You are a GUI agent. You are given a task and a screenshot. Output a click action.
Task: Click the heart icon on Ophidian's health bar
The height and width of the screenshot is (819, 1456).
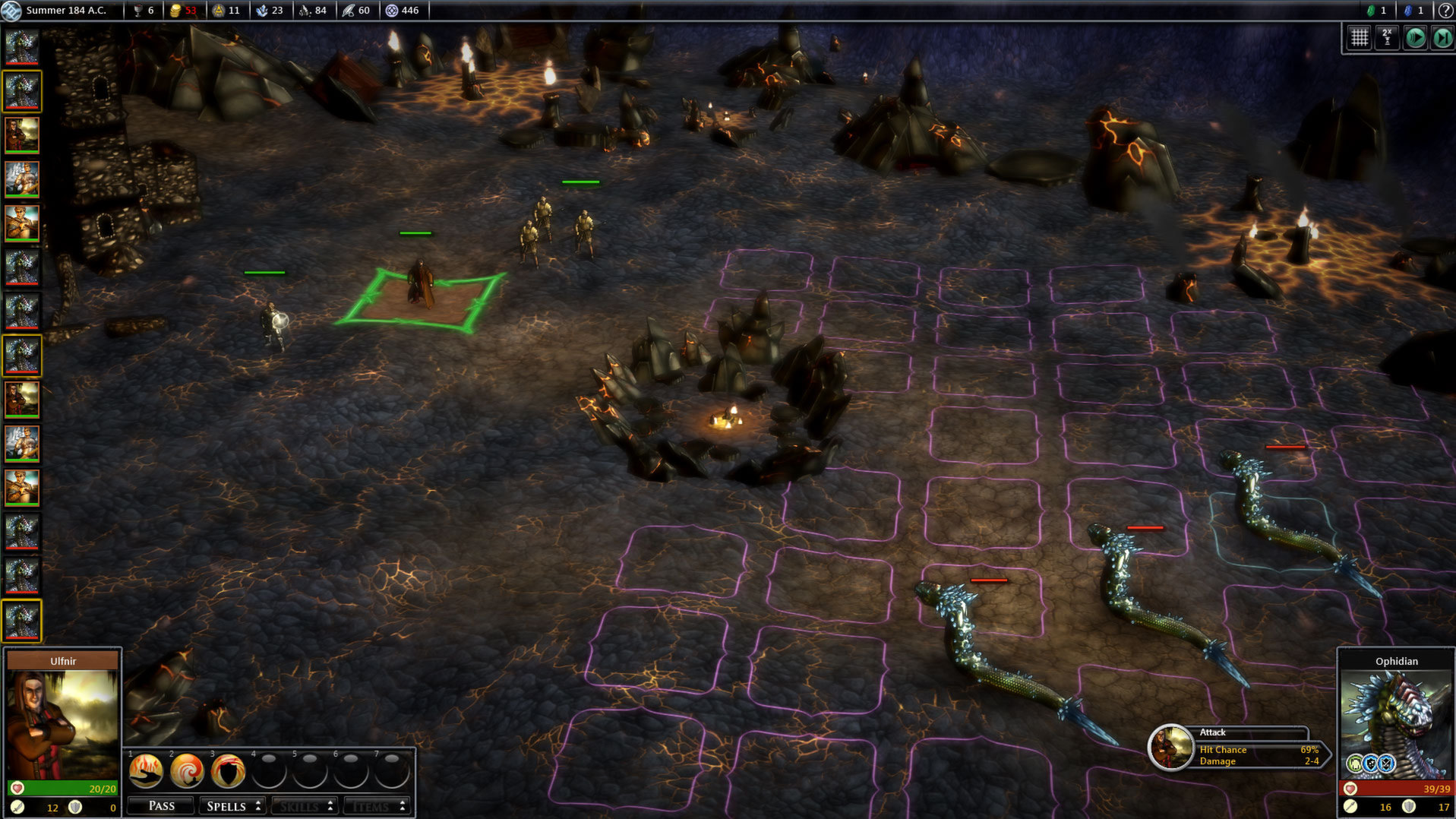pos(1352,789)
